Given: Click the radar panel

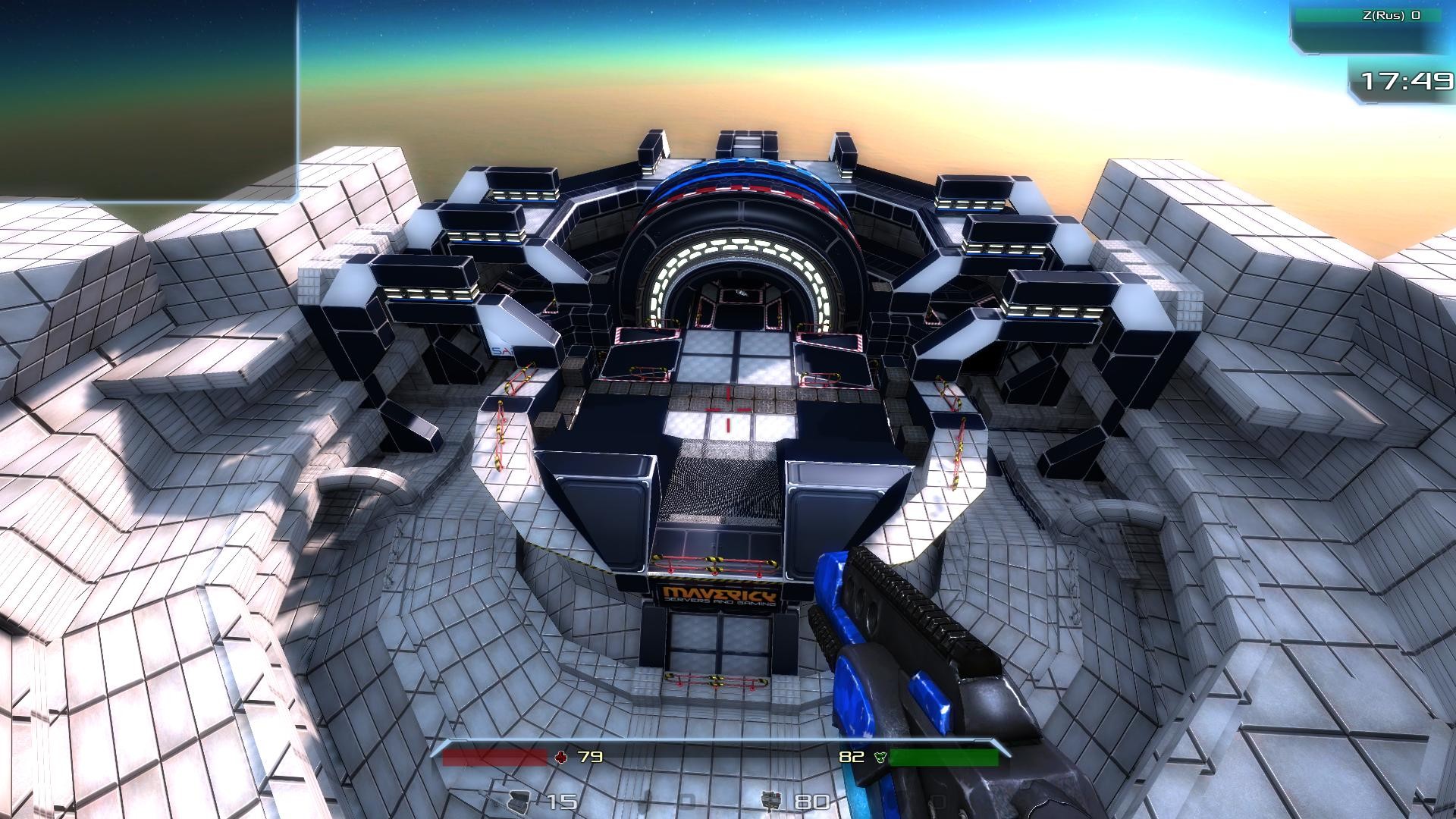Looking at the screenshot, I should pos(149,100).
